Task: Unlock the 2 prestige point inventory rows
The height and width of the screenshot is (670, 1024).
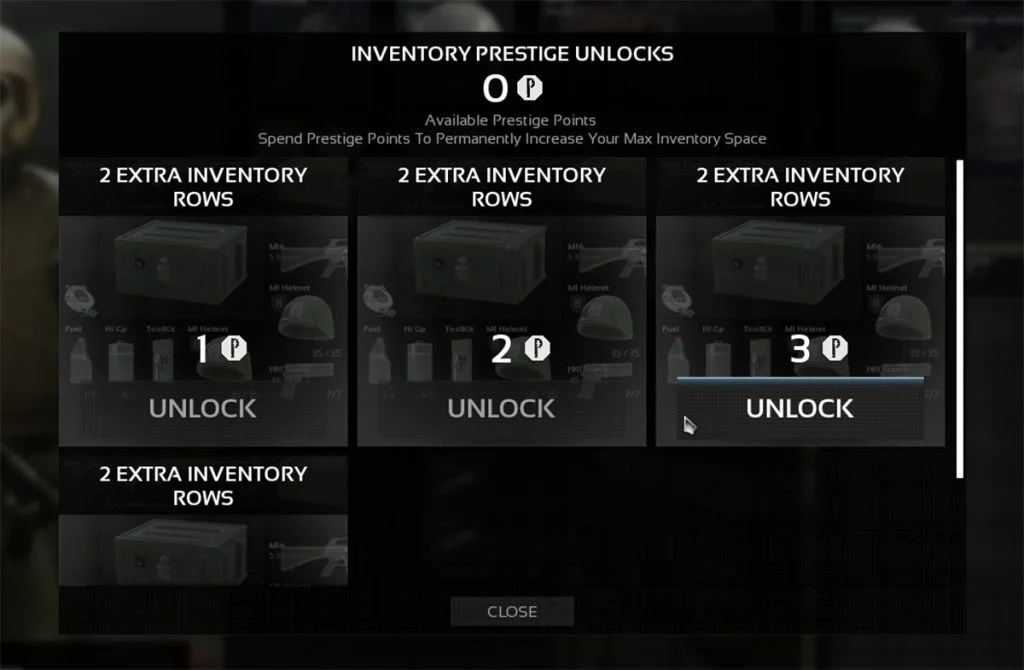Action: pyautogui.click(x=501, y=408)
